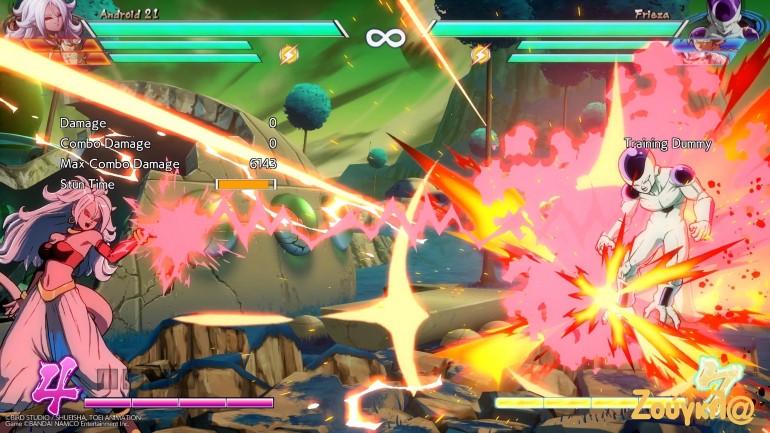Select Android 21's Sparking Blast lightning icon
This screenshot has width=770, height=433.
(288, 54)
